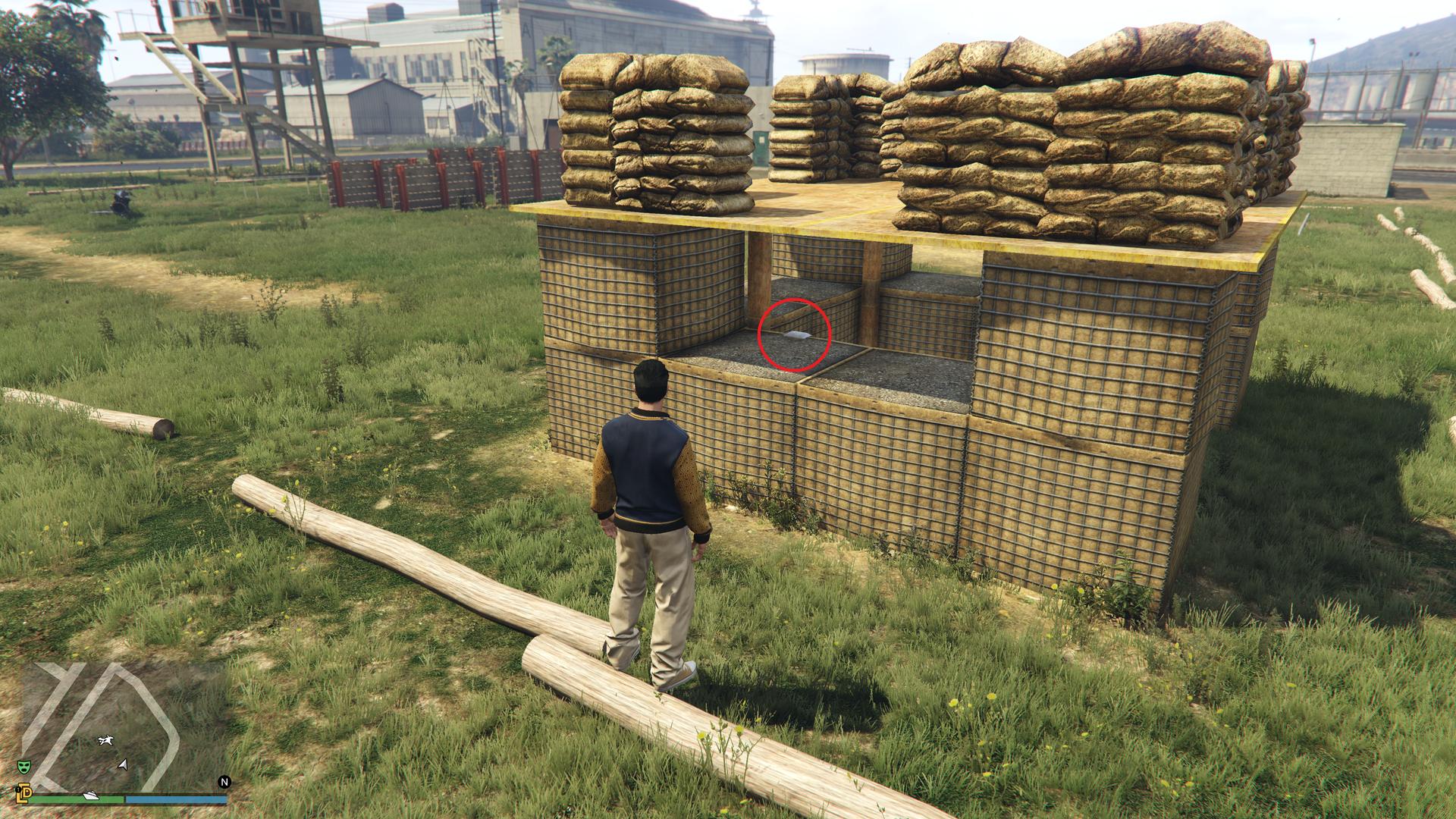Select the white dog blip on the minimap
The width and height of the screenshot is (1456, 819).
105,739
